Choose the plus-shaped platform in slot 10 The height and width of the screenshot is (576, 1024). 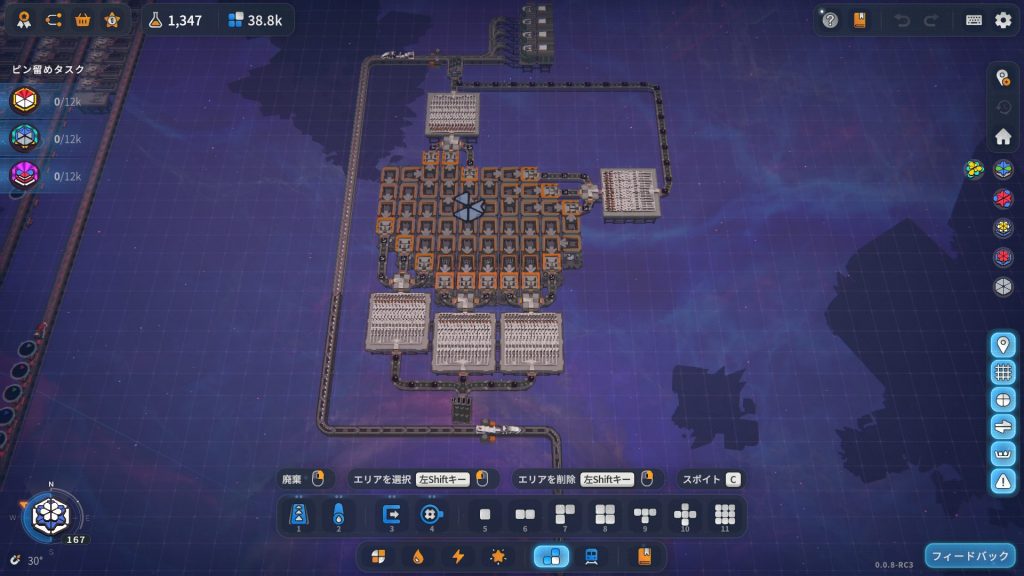tap(685, 515)
